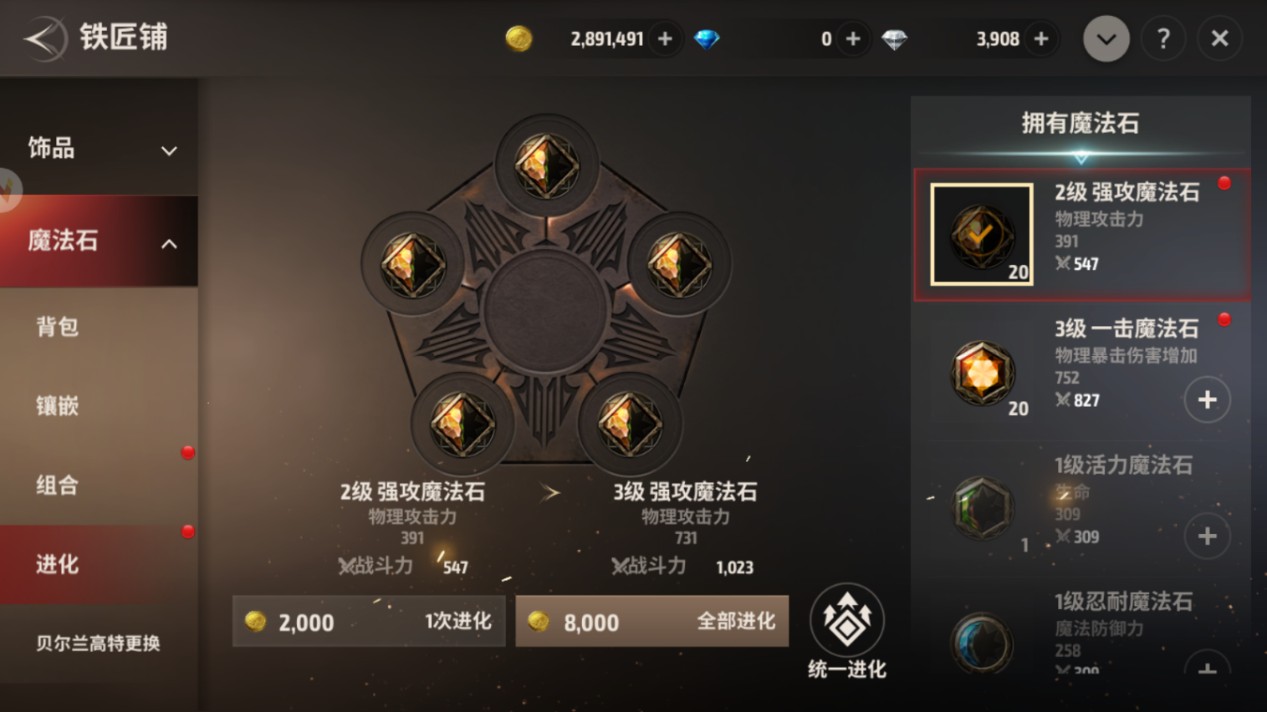Select the 进化 section

(x=98, y=565)
